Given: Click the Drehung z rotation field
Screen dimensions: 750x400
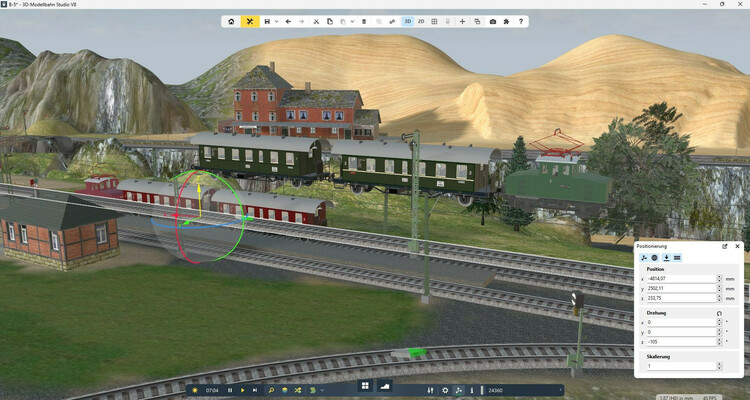Looking at the screenshot, I should 680,341.
